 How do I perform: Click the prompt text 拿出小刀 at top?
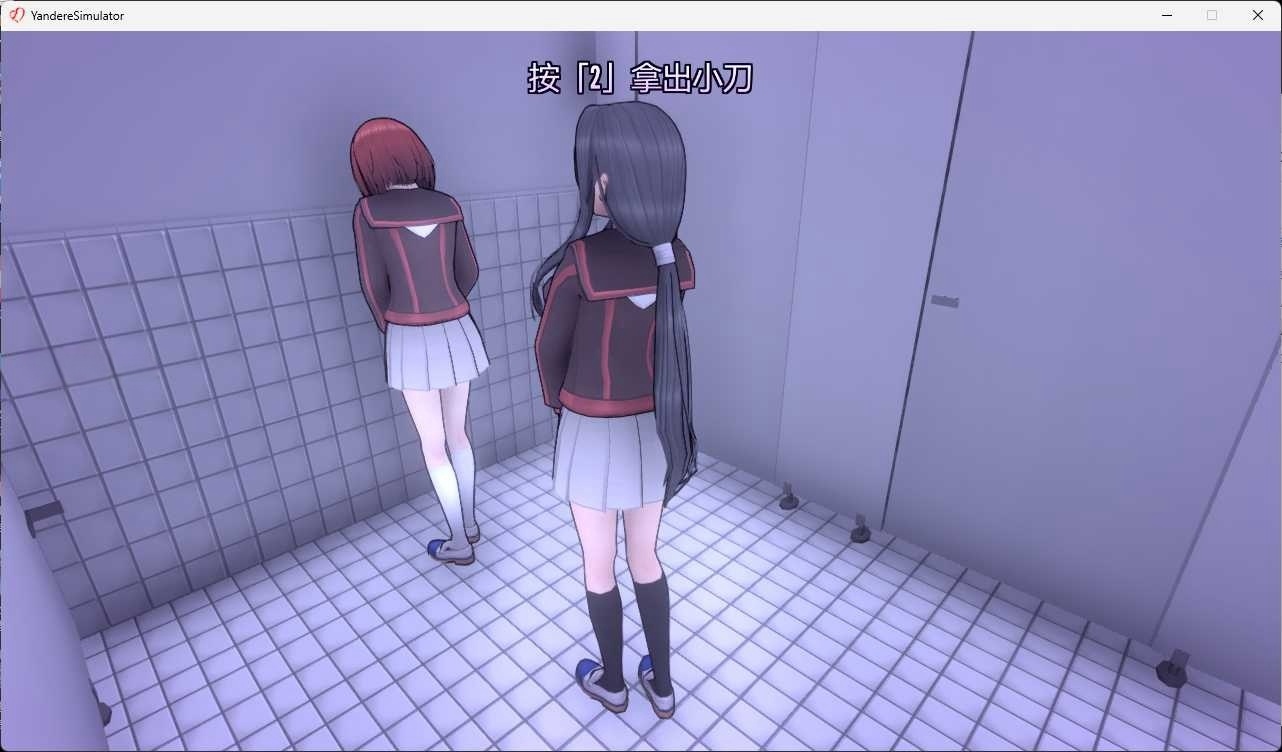[690, 79]
